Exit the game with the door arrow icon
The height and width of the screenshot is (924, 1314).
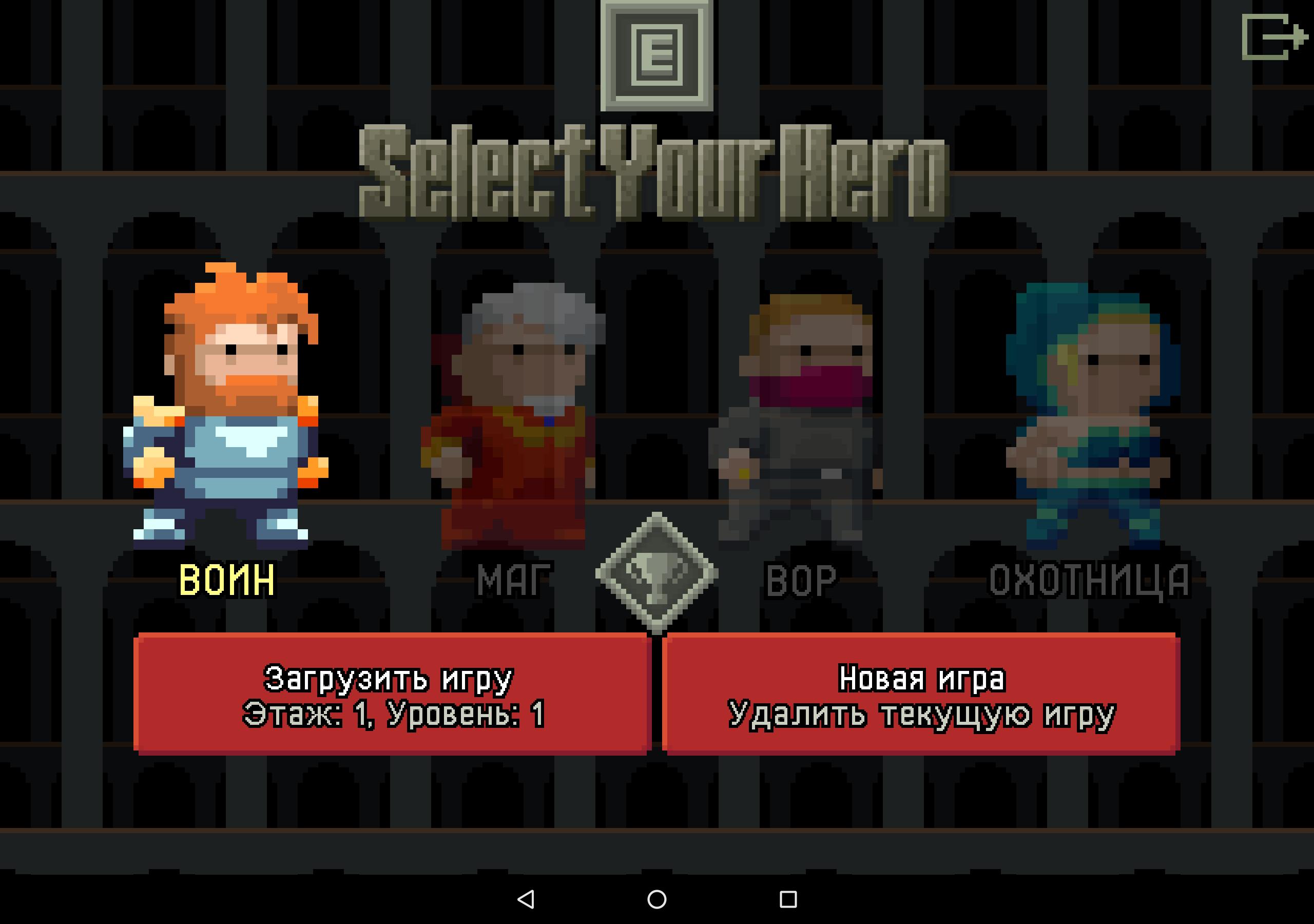click(x=1273, y=37)
